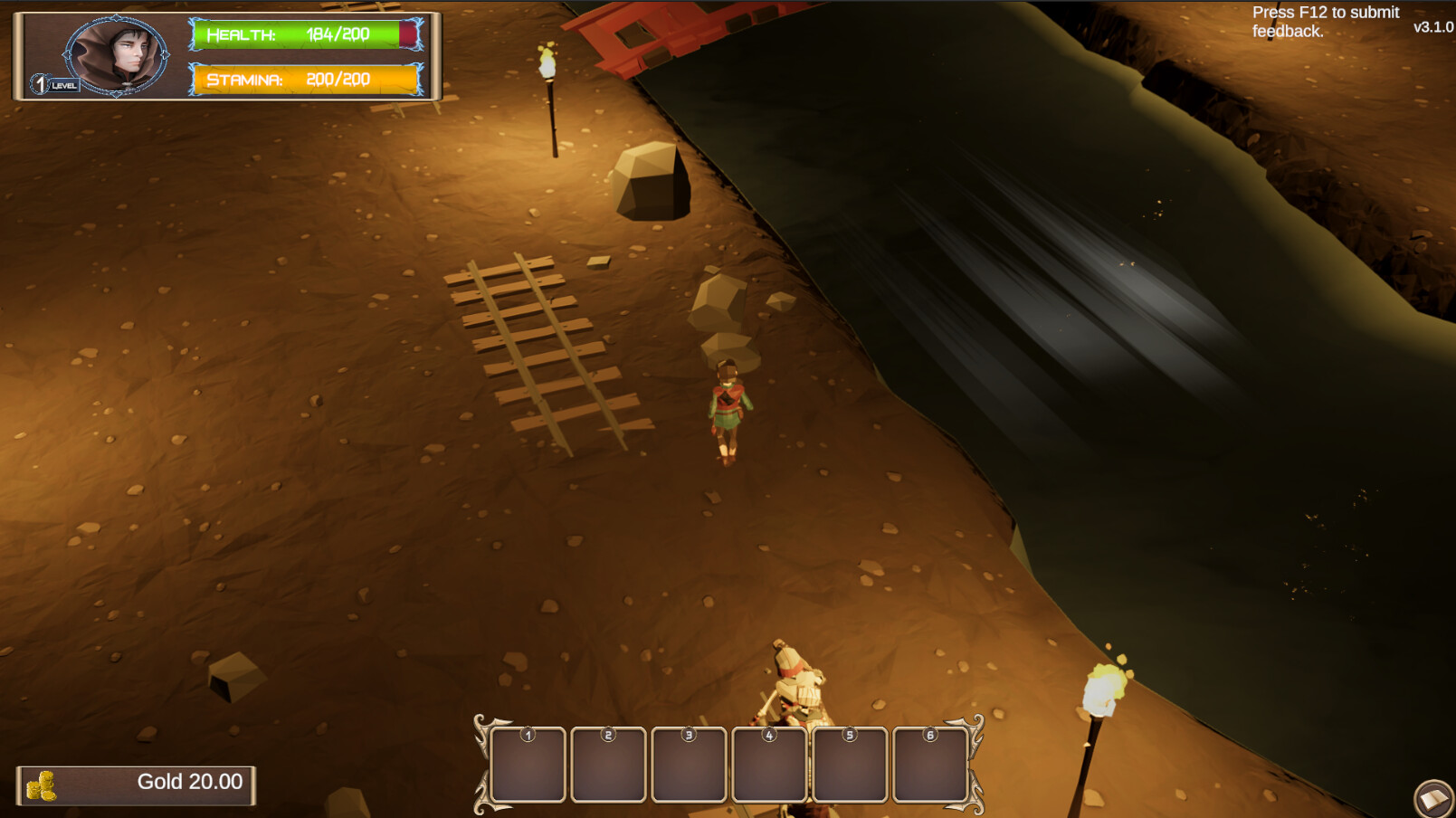Select the character portrait

(x=116, y=52)
